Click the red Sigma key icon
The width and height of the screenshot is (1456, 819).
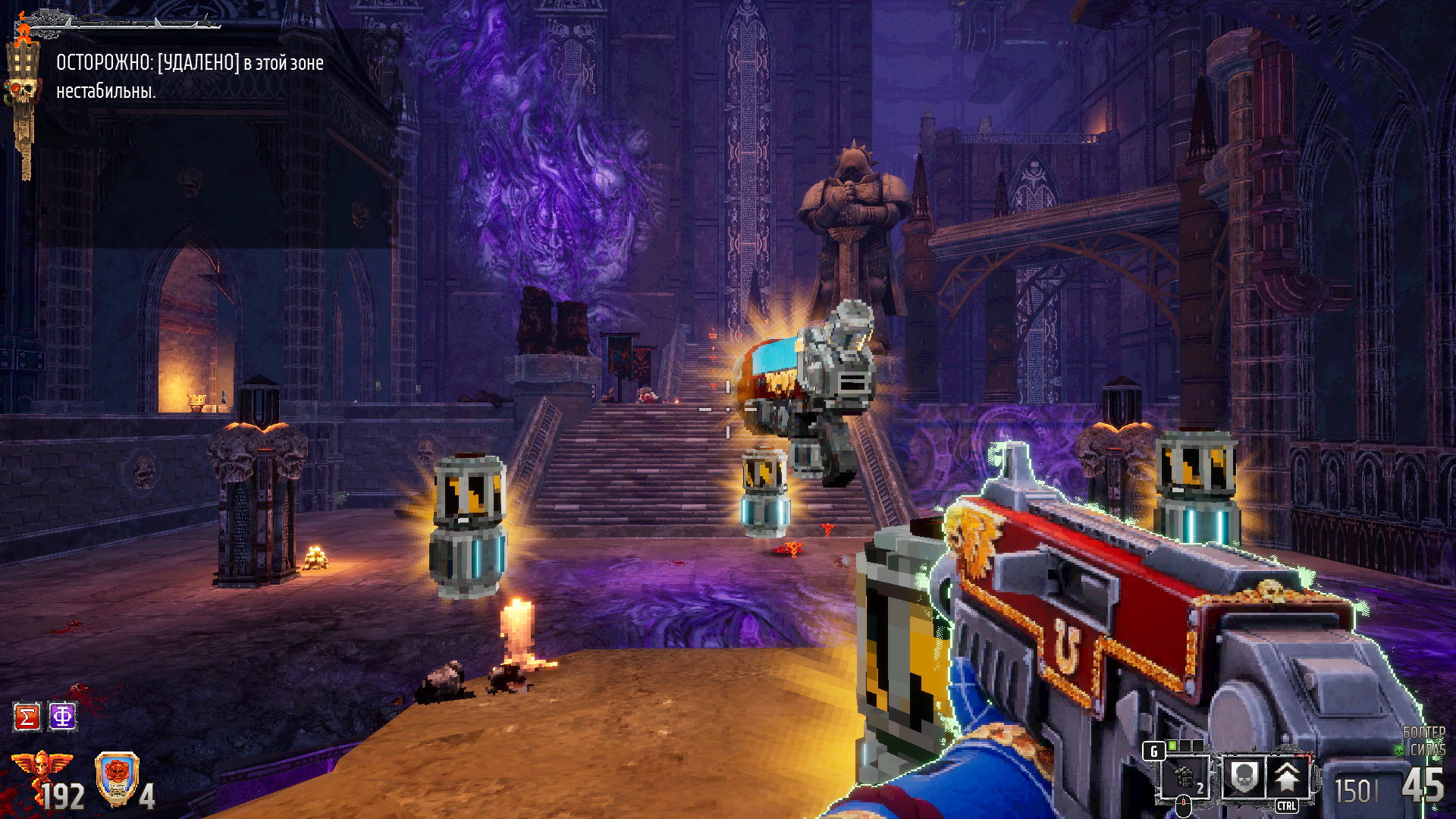point(27,717)
